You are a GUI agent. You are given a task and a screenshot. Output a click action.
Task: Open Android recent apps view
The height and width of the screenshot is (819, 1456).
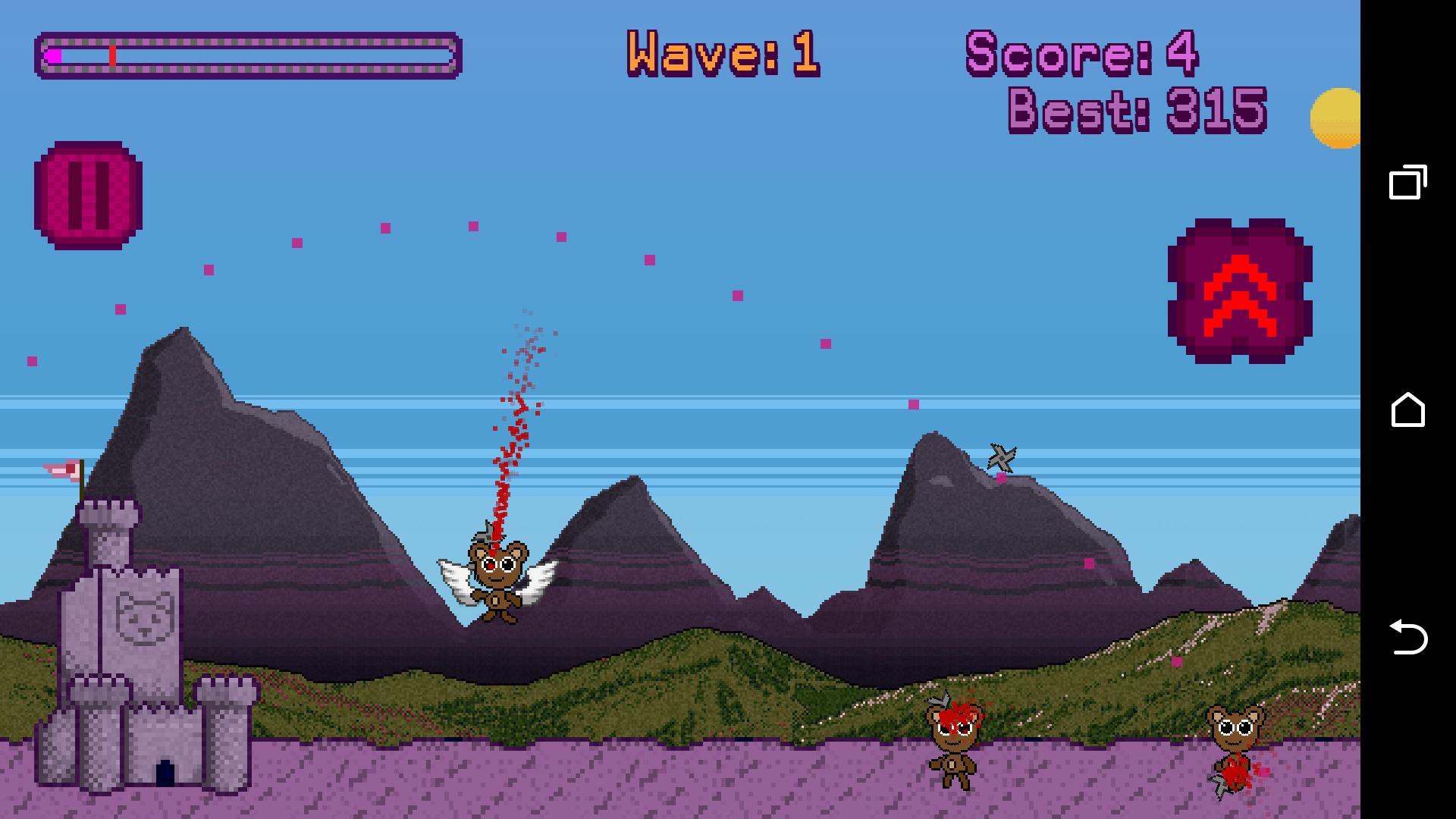pos(1407,183)
